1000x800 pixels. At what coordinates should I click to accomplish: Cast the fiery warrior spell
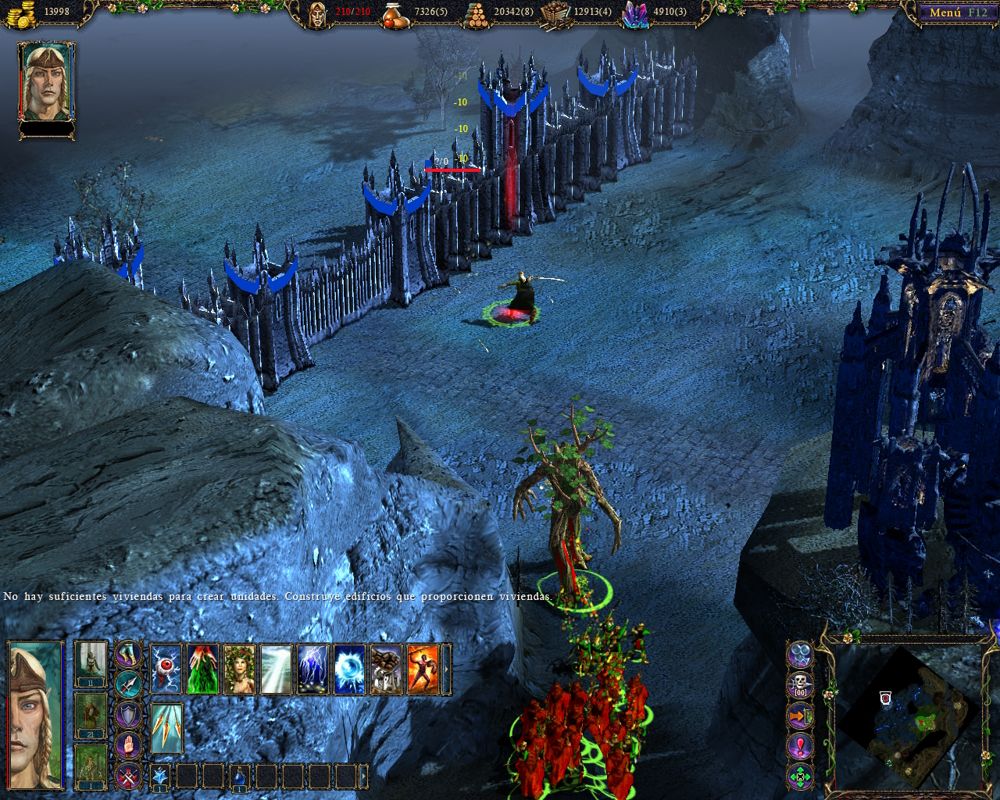coord(423,669)
